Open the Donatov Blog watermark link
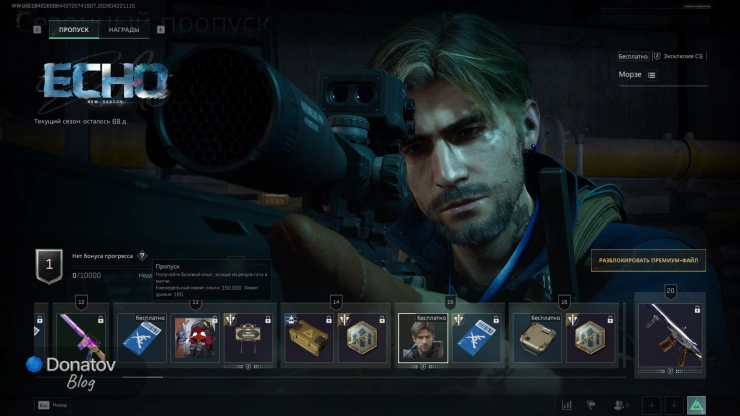Screen dimensions: 740x416 [x=70, y=371]
